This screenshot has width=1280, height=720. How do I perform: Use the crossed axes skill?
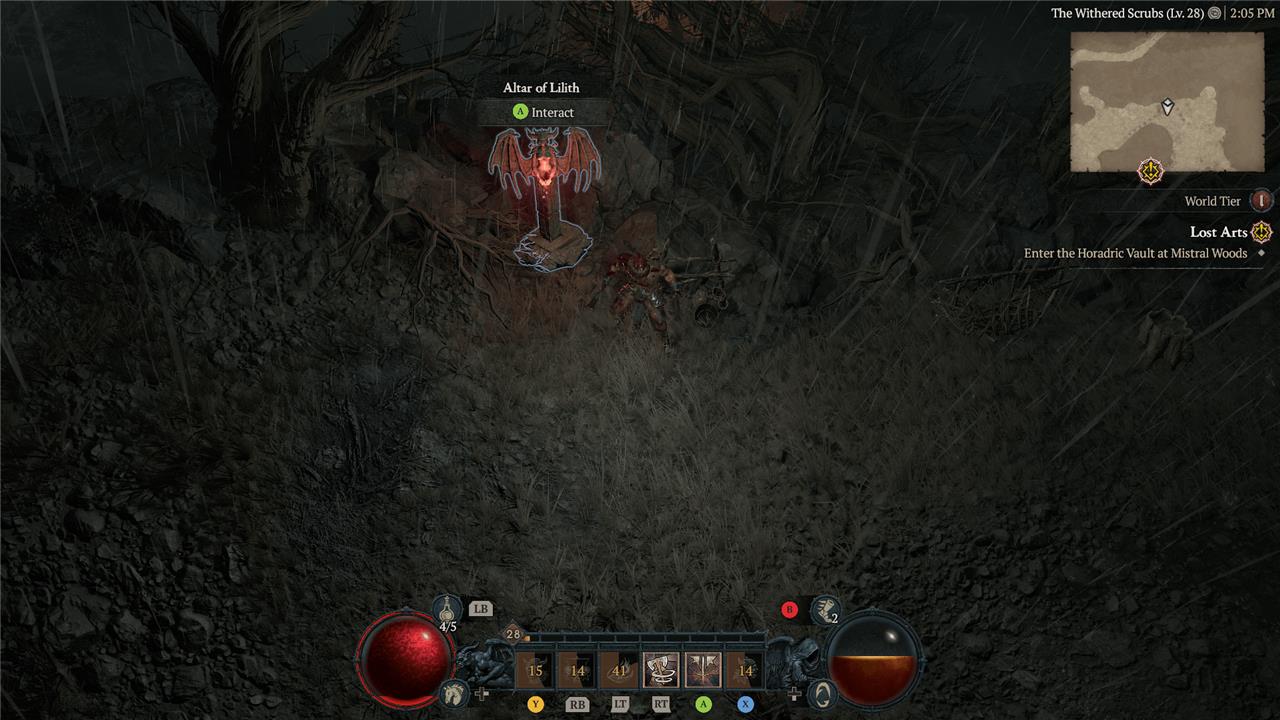(703, 670)
